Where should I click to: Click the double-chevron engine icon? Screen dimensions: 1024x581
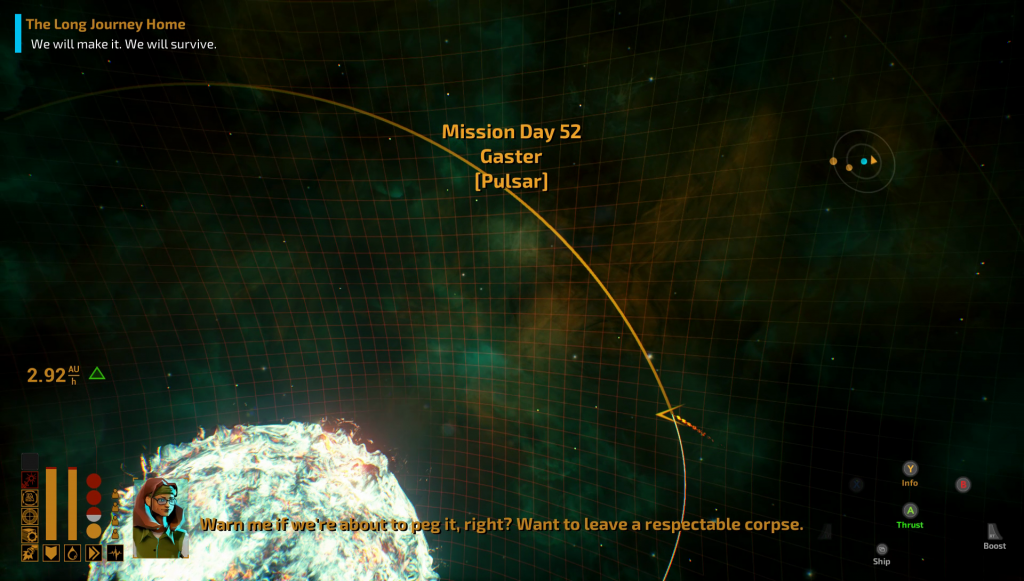pyautogui.click(x=94, y=553)
